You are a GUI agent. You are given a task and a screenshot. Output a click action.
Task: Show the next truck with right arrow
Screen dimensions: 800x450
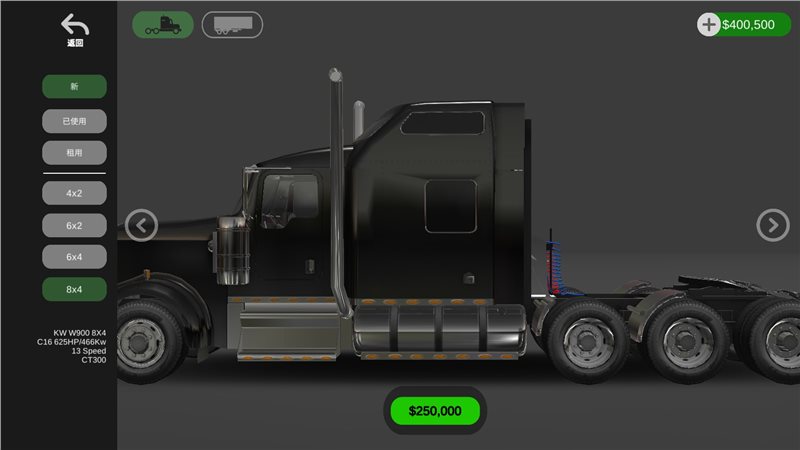772,226
